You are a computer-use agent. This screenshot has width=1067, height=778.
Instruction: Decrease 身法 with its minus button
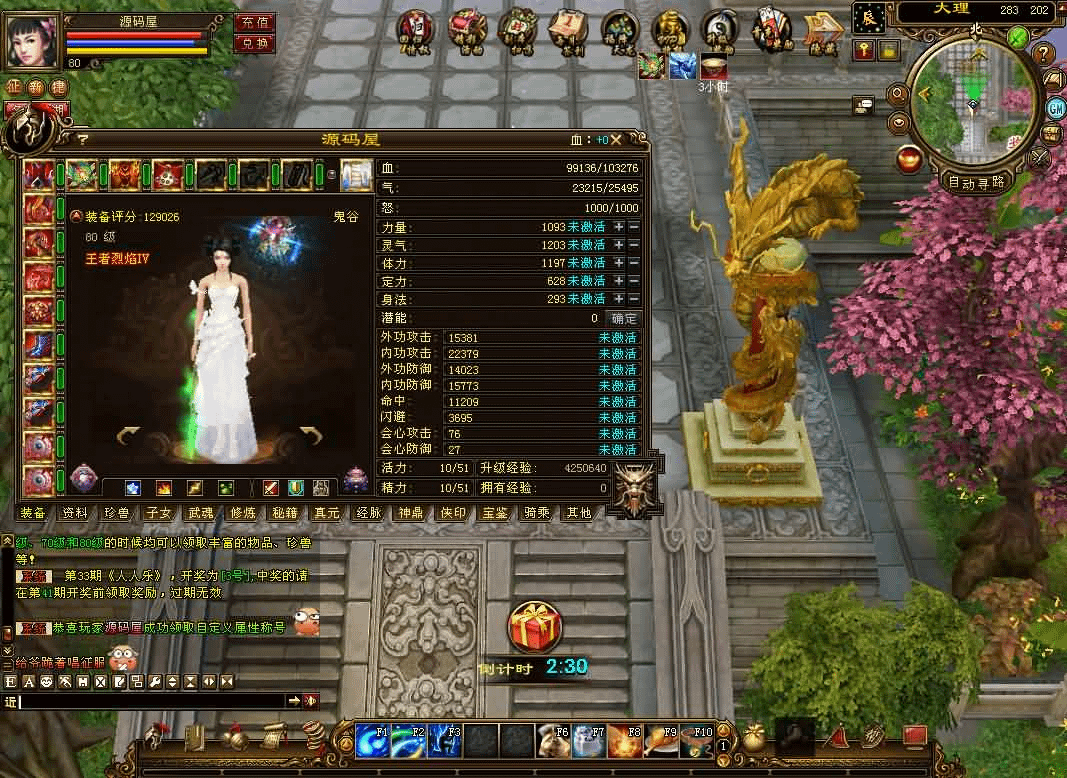634,298
